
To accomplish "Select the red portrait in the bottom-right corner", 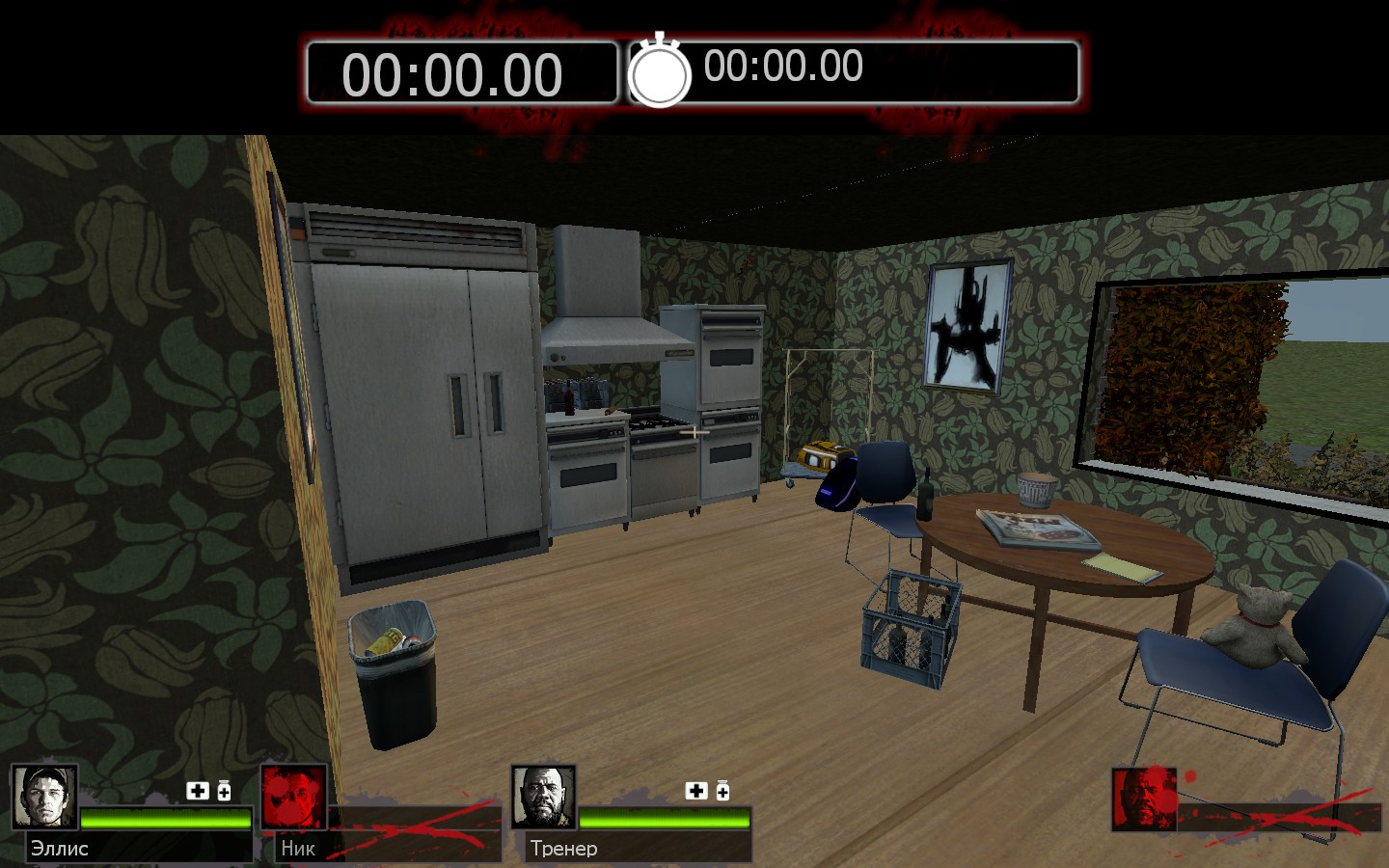I will click(x=1144, y=799).
